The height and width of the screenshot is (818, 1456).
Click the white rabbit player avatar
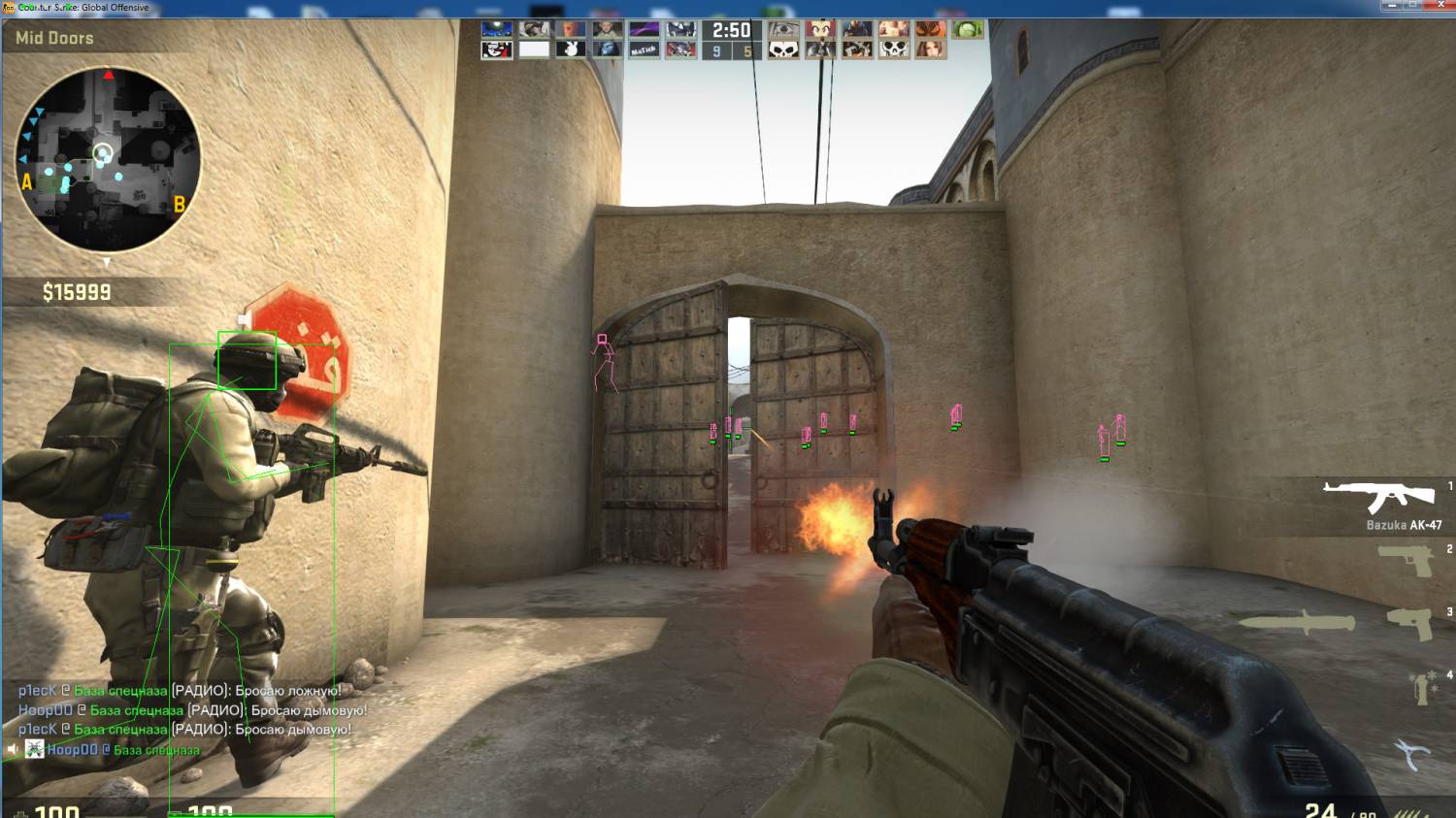pyautogui.click(x=571, y=49)
